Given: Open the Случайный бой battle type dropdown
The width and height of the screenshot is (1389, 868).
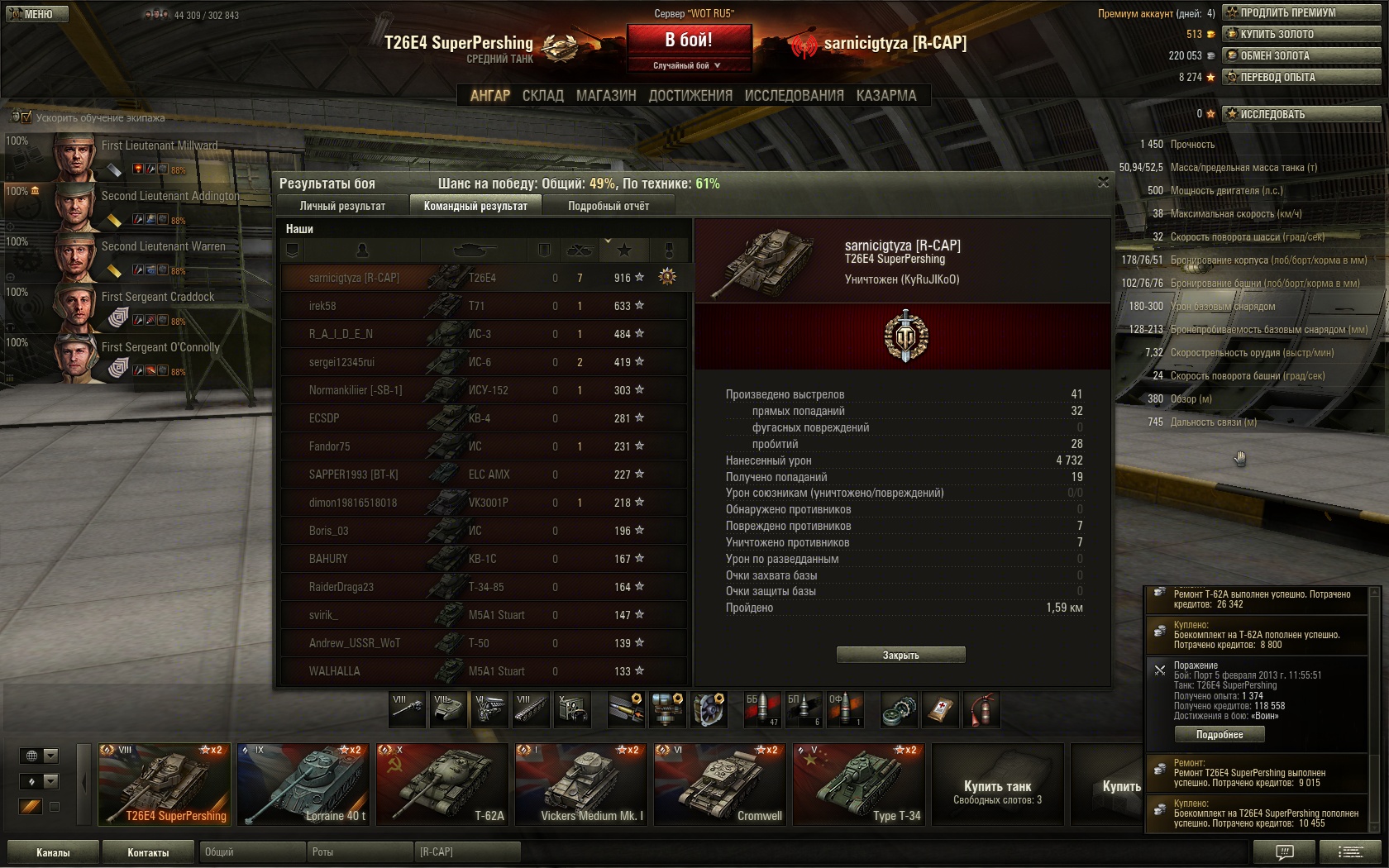Looking at the screenshot, I should (688, 65).
